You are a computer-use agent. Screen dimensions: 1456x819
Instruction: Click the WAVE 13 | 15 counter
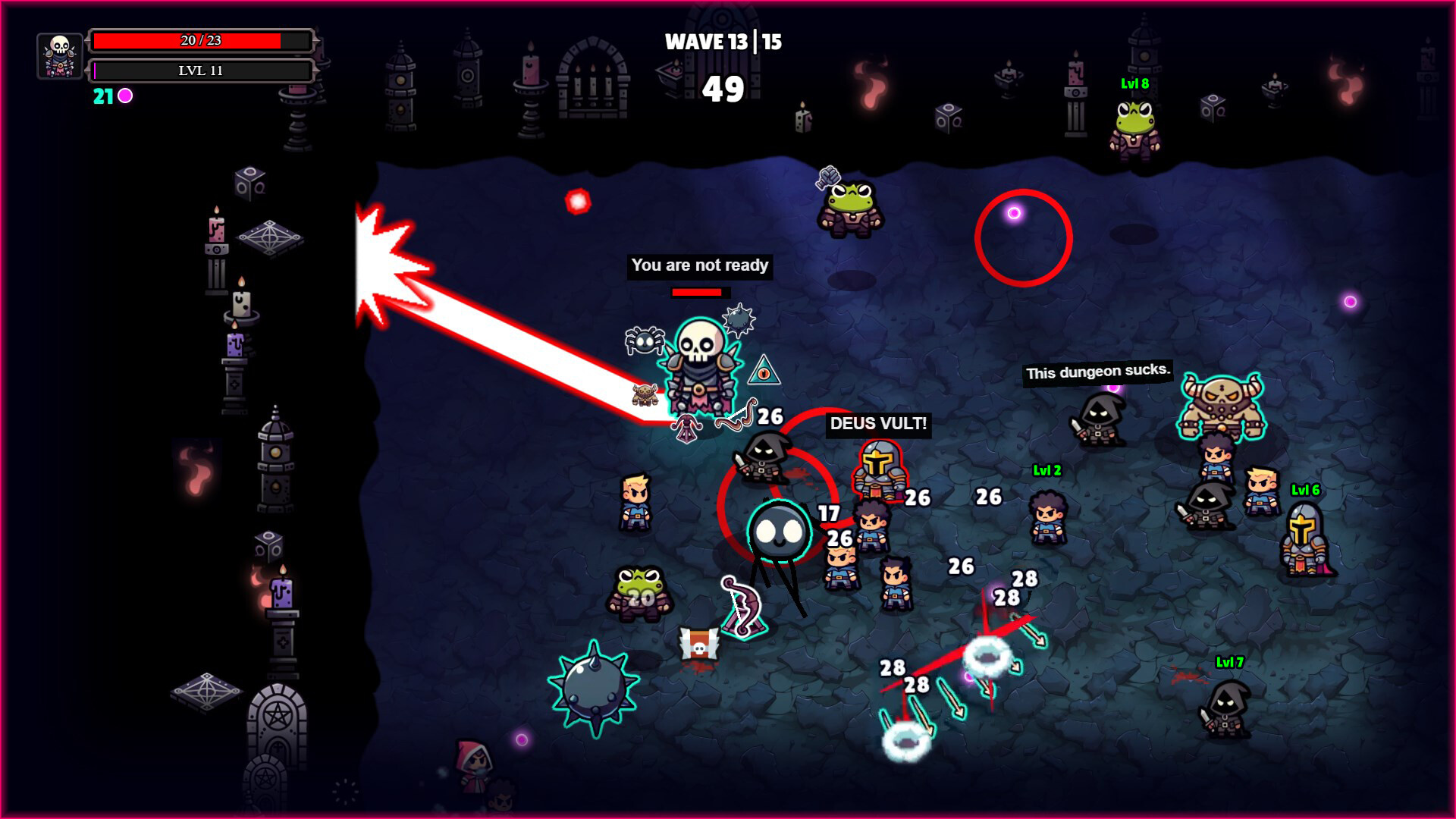(723, 42)
